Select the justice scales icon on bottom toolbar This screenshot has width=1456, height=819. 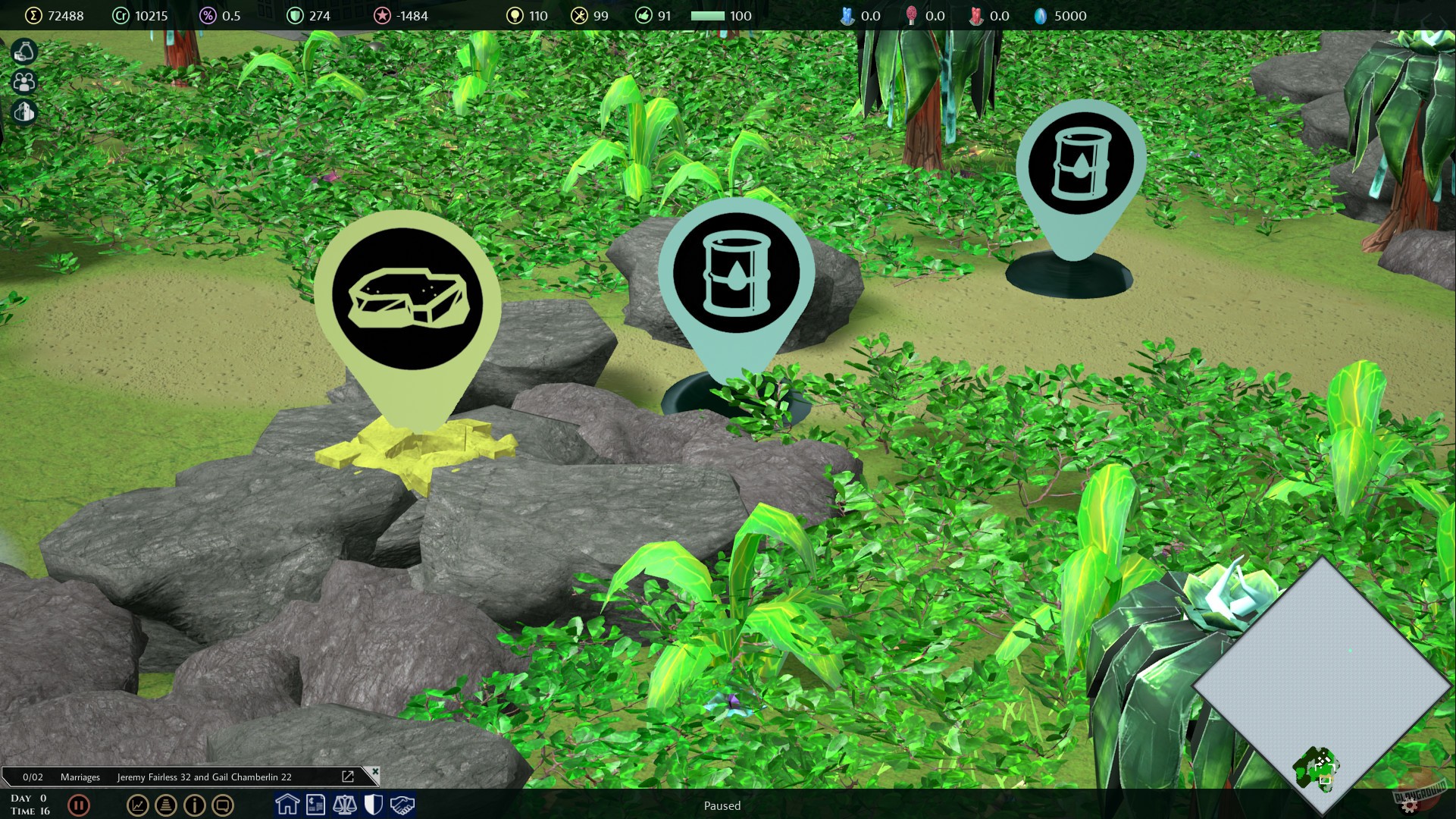tap(345, 806)
